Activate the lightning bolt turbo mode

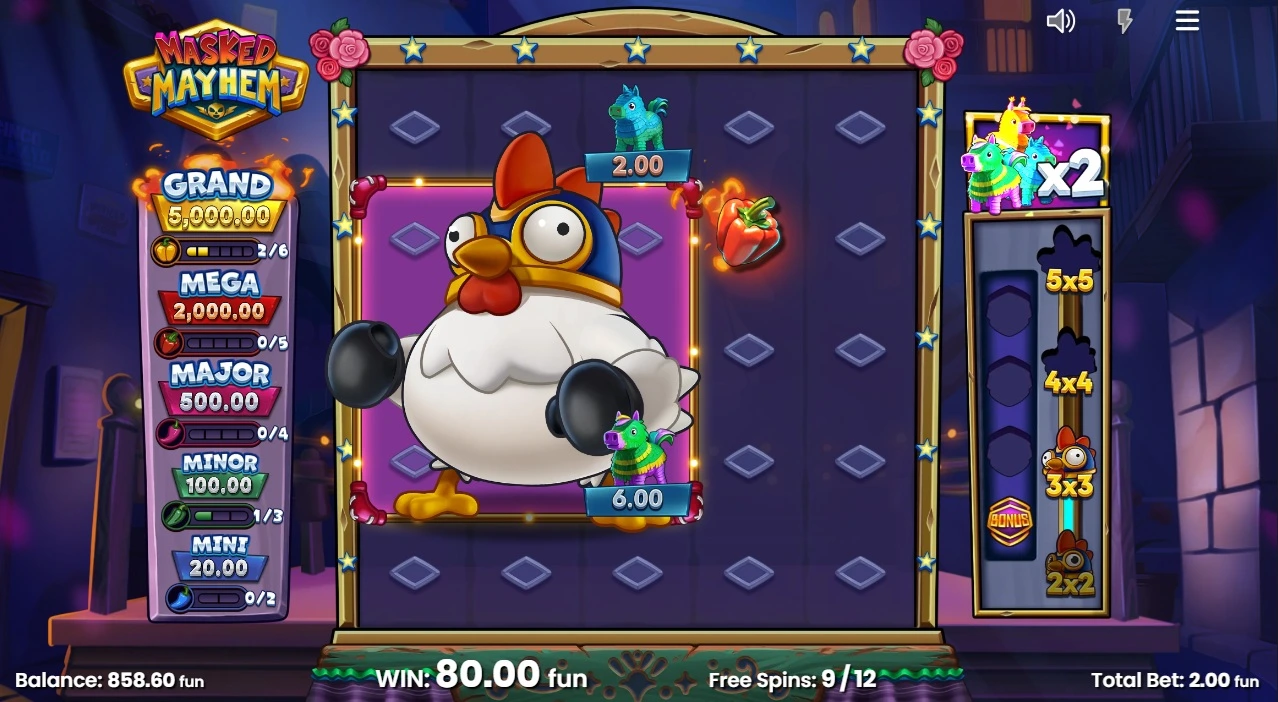point(1125,21)
